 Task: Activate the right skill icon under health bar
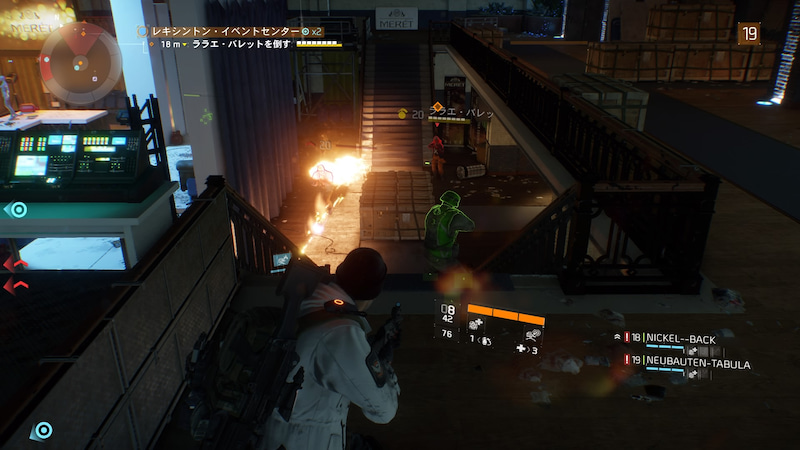[532, 327]
